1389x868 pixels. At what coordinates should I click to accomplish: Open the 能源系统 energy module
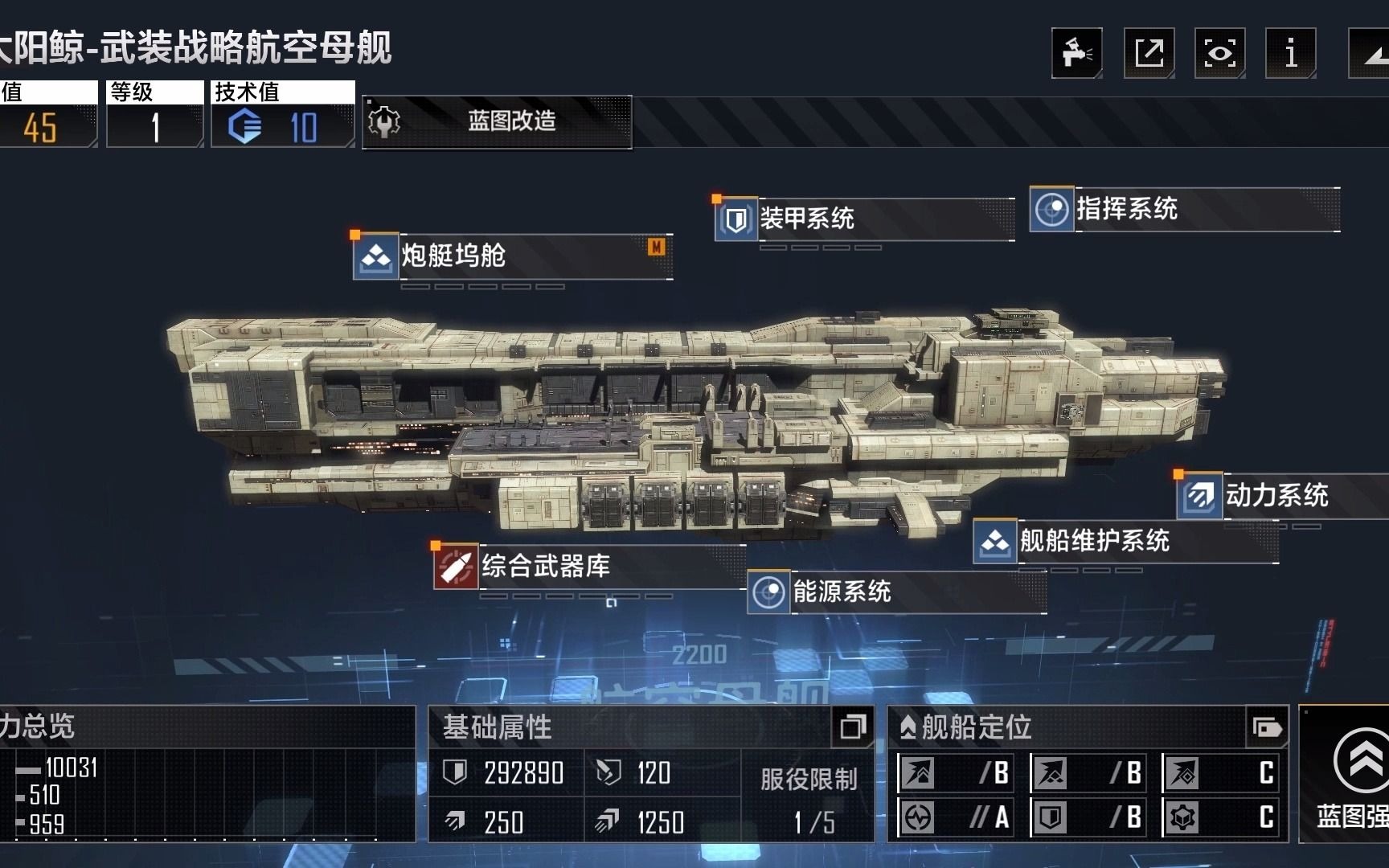click(768, 593)
